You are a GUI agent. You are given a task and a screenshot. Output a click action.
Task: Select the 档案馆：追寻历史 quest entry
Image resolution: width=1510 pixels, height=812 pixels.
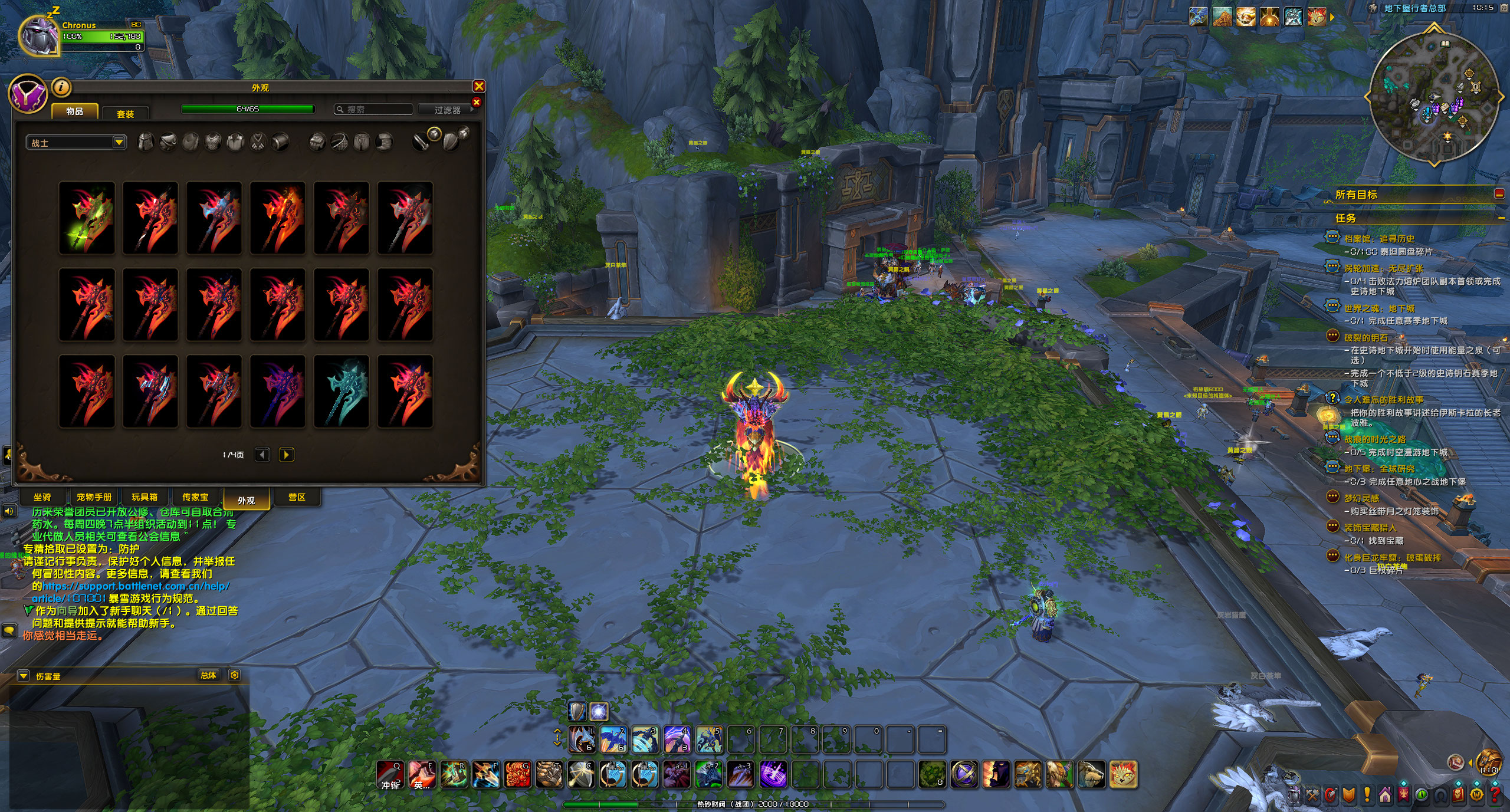click(x=1379, y=239)
